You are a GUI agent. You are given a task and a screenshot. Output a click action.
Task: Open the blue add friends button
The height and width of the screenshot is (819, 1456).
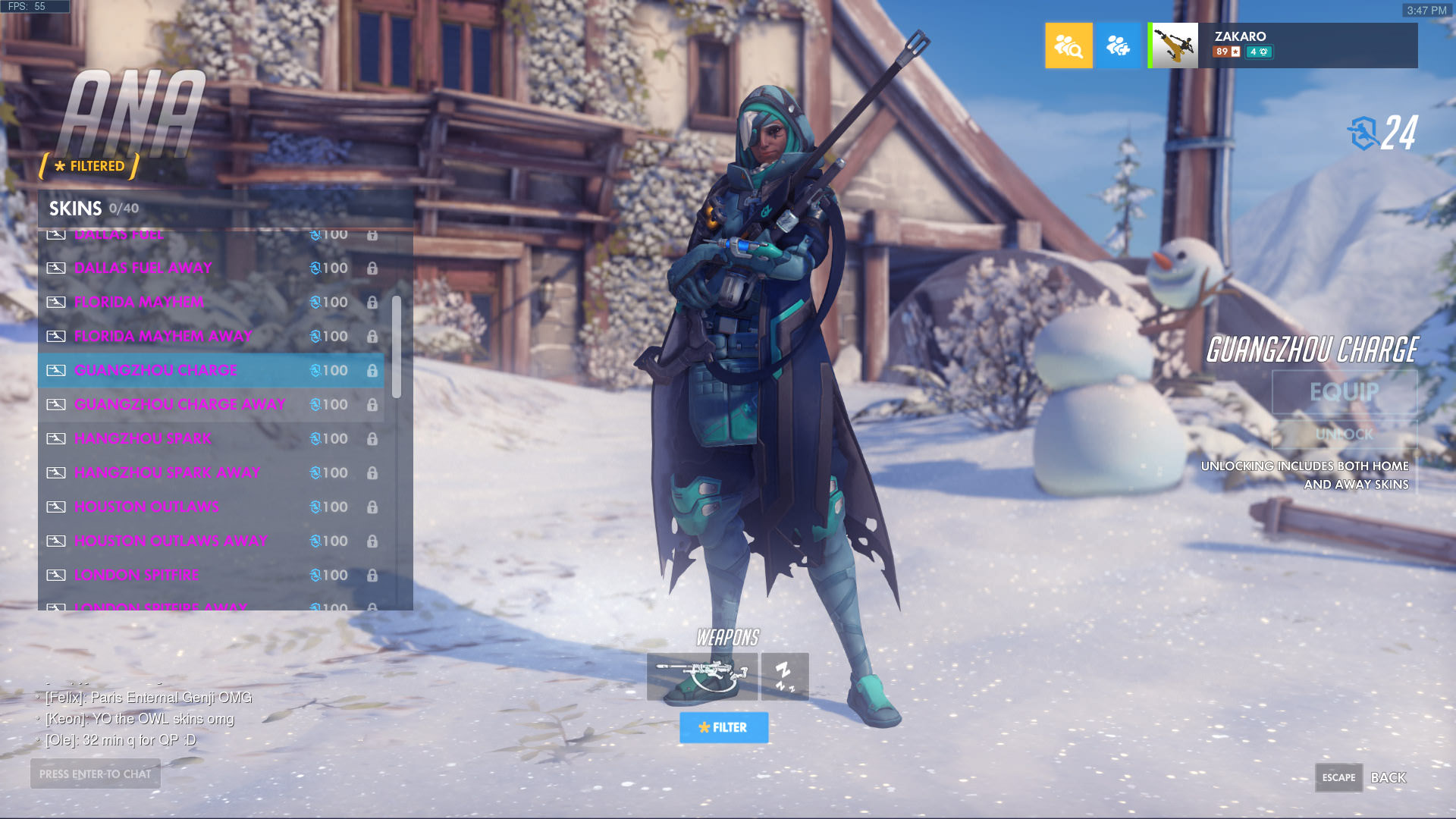[x=1118, y=45]
